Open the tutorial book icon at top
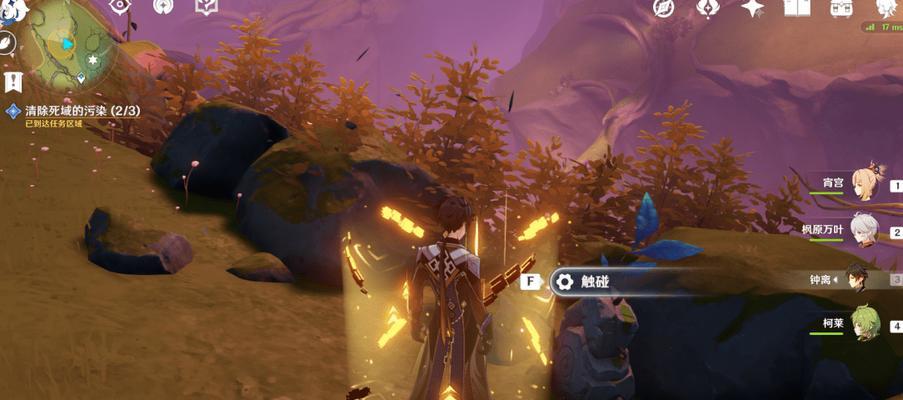This screenshot has height=400, width=903. 205,6
